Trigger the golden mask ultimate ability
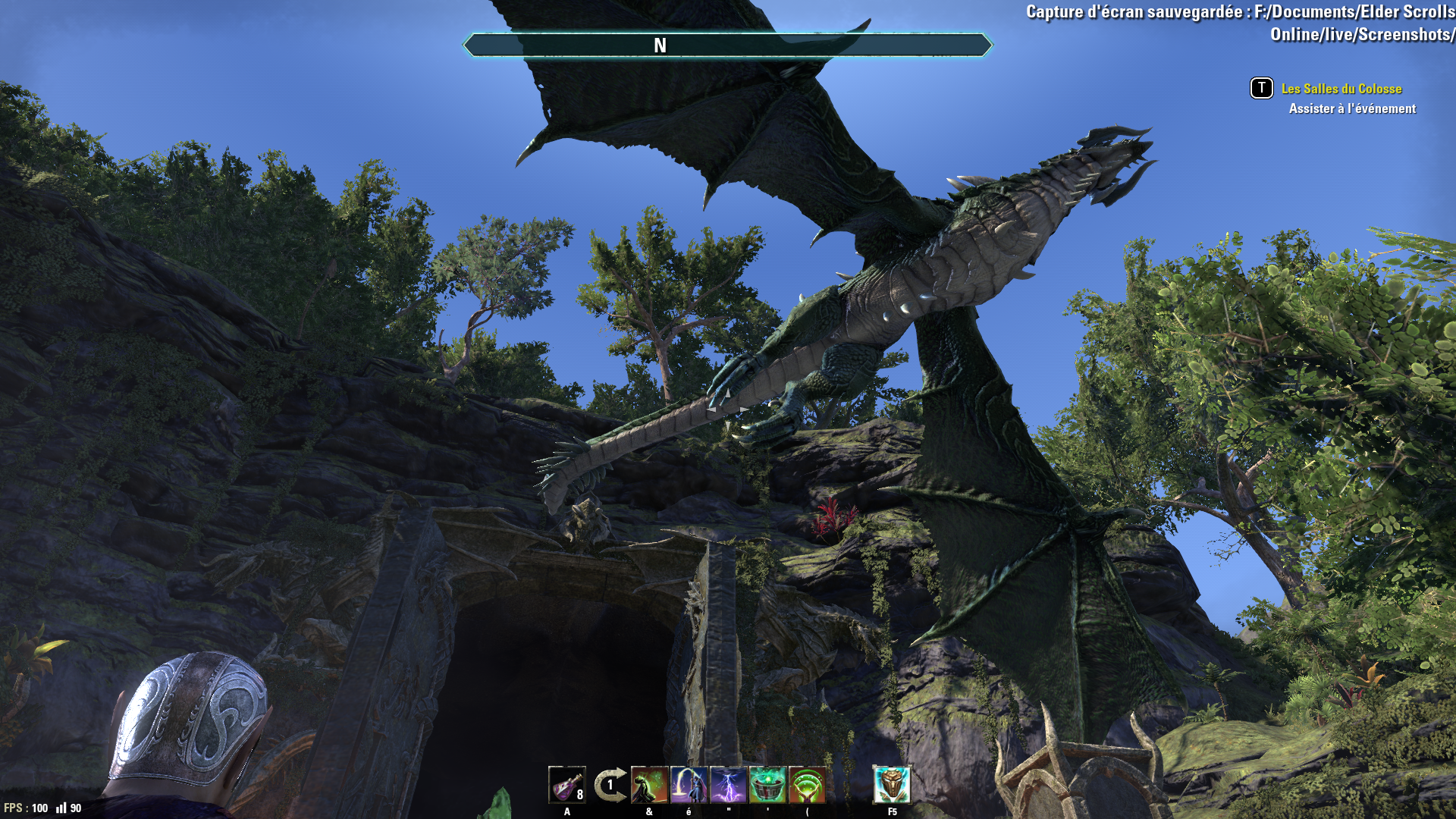1456x819 pixels. tap(892, 784)
